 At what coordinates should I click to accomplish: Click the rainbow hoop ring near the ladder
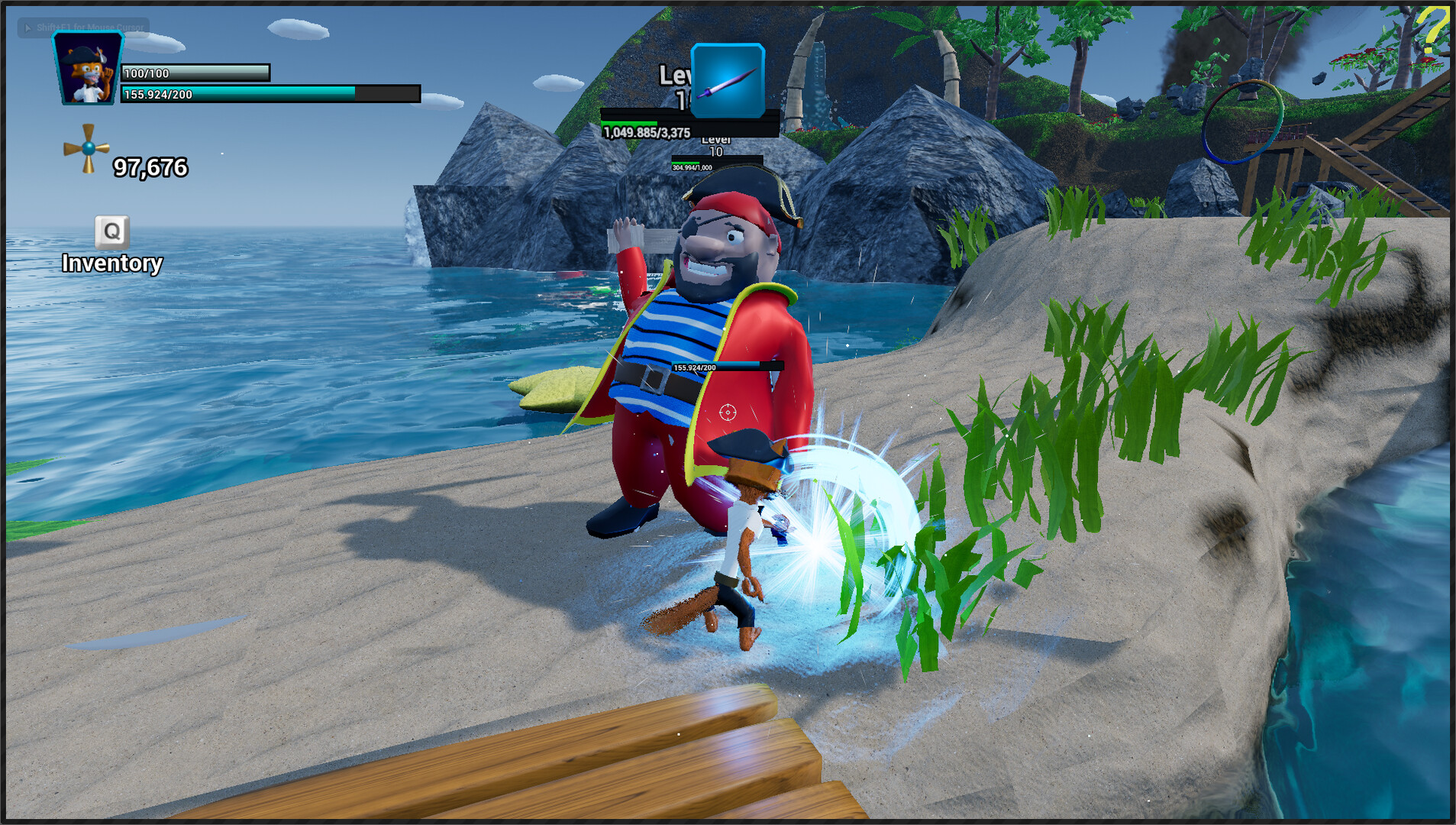[1241, 122]
